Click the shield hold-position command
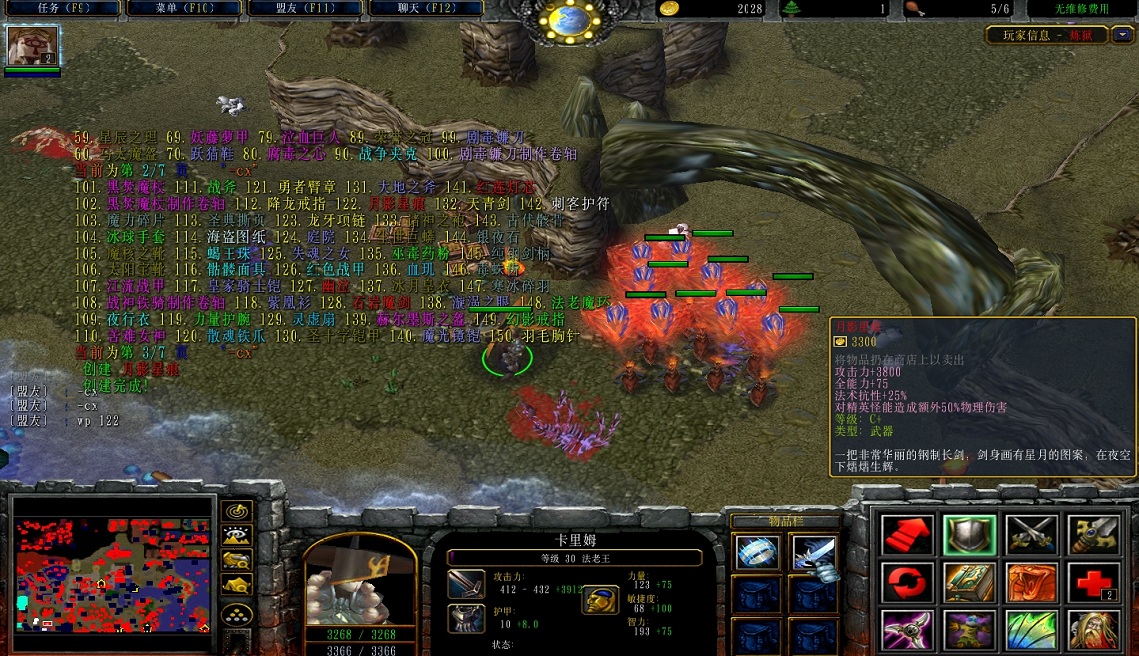The height and width of the screenshot is (656, 1139). (x=970, y=534)
